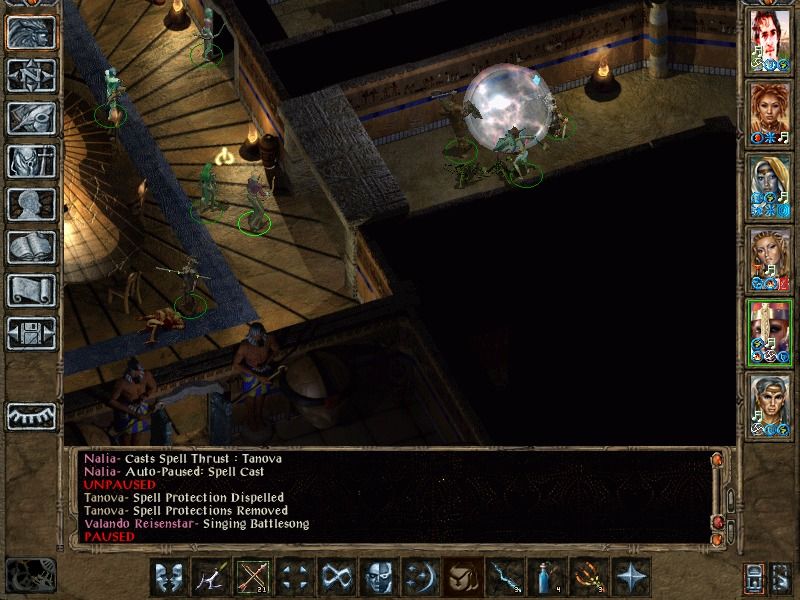Image resolution: width=800 pixels, height=600 pixels.
Task: Use the lightning wand quick item
Action: tap(503, 576)
